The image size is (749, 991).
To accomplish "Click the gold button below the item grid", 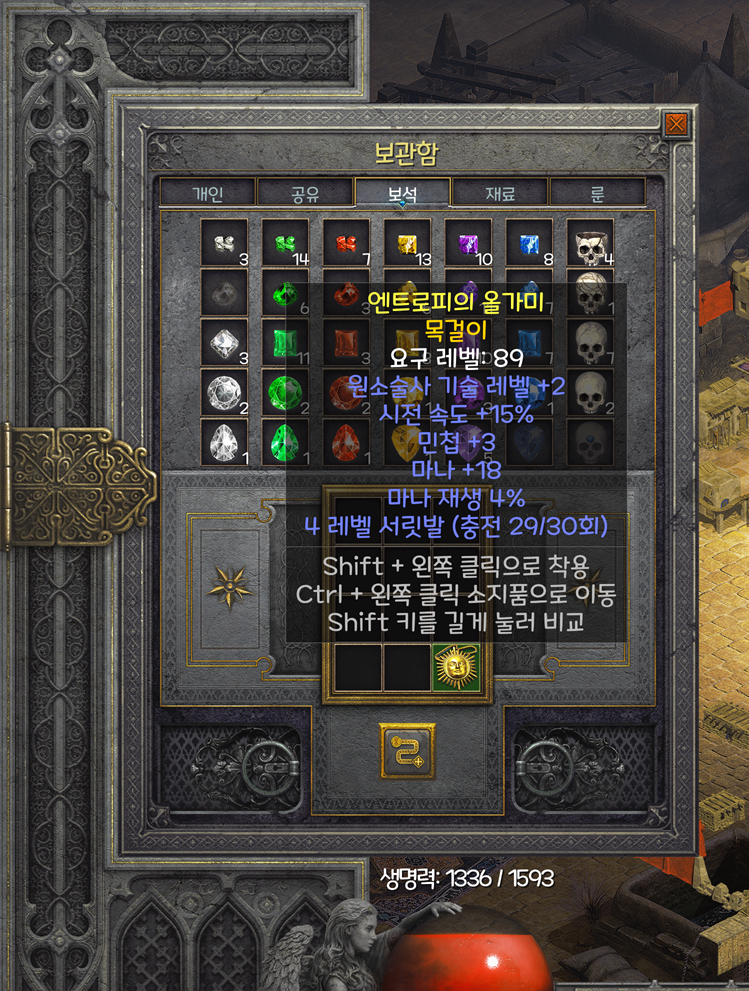I will coord(407,750).
